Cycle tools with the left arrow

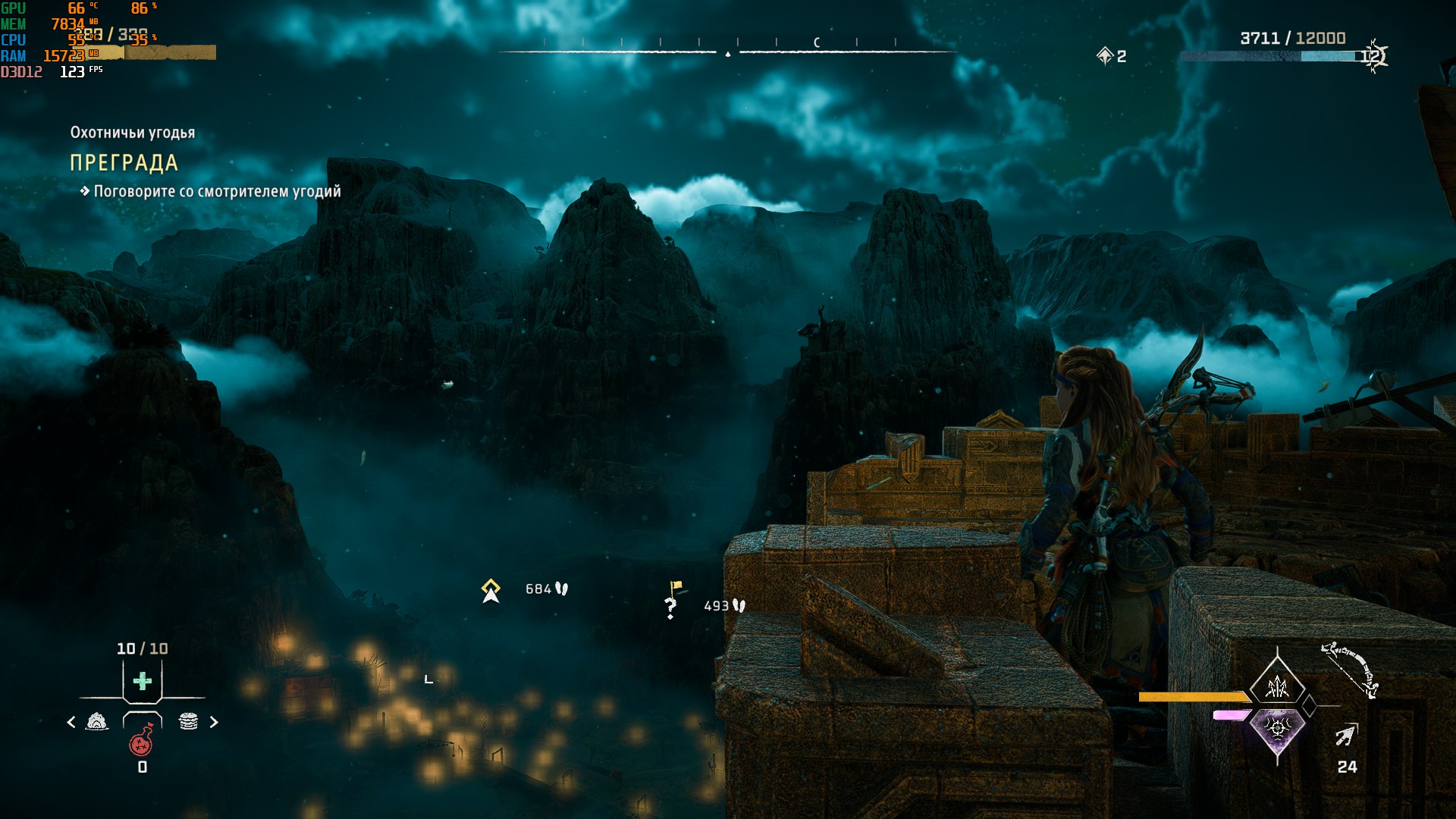click(71, 722)
